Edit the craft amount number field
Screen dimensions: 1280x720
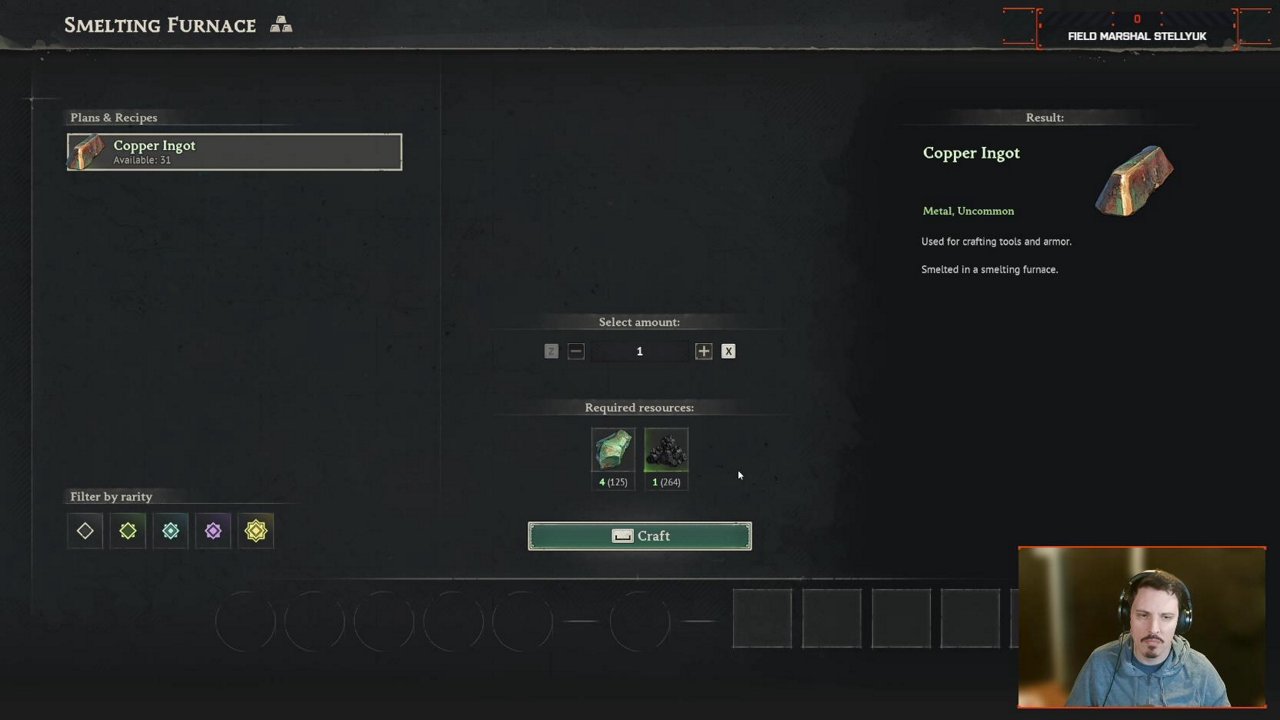click(639, 351)
